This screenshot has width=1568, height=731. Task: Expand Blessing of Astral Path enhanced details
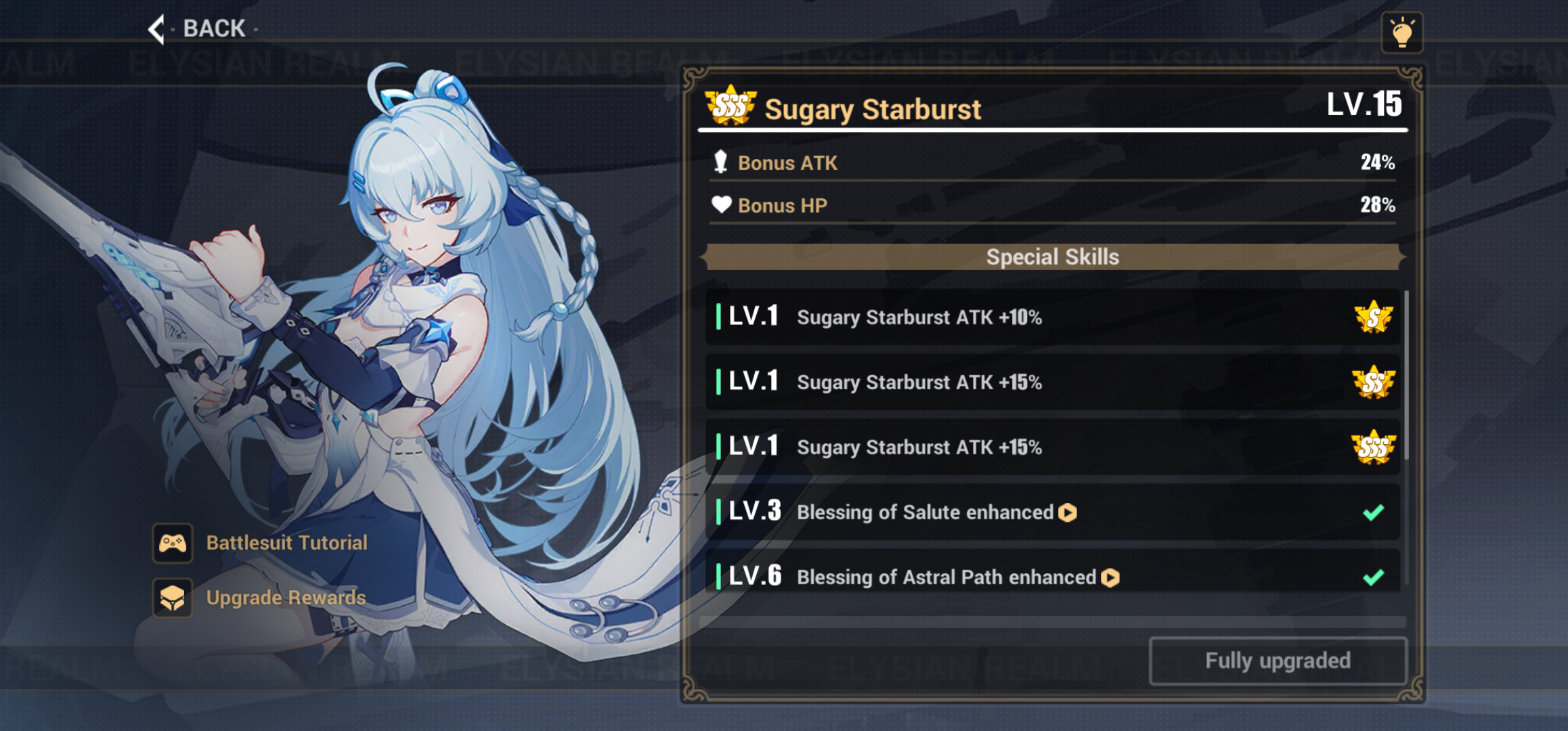point(1110,578)
